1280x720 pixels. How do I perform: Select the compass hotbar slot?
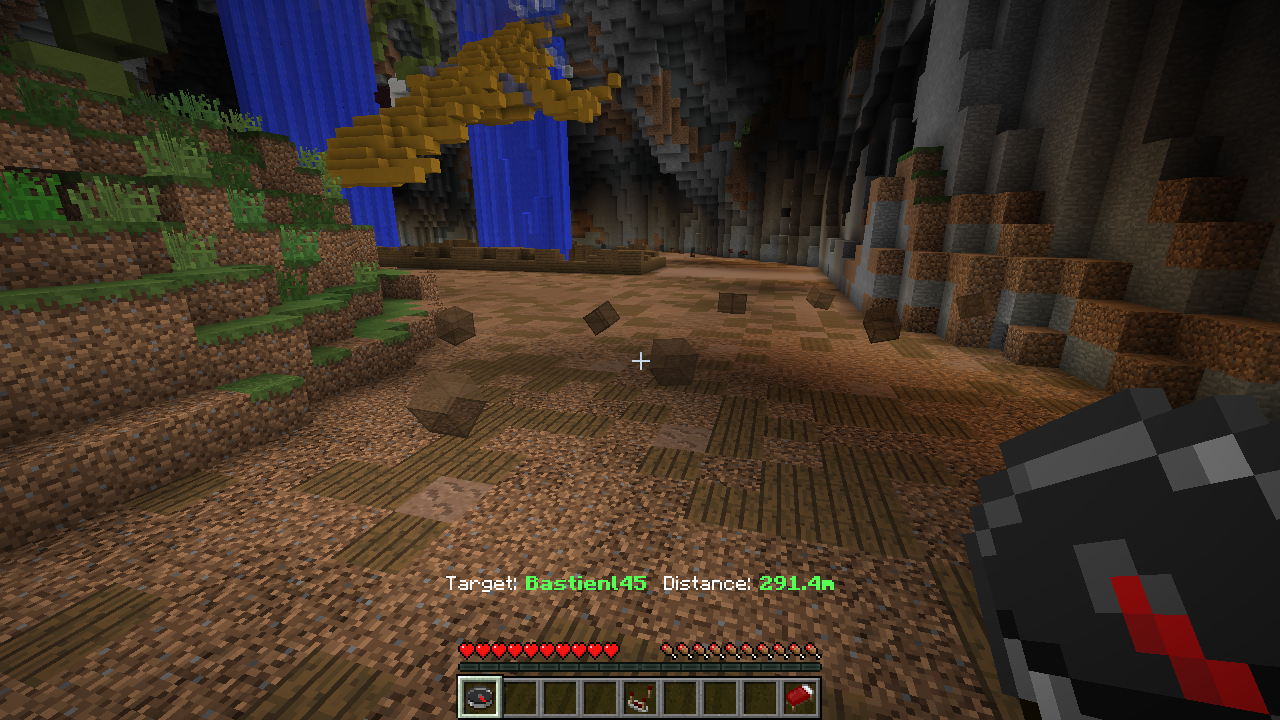(479, 697)
